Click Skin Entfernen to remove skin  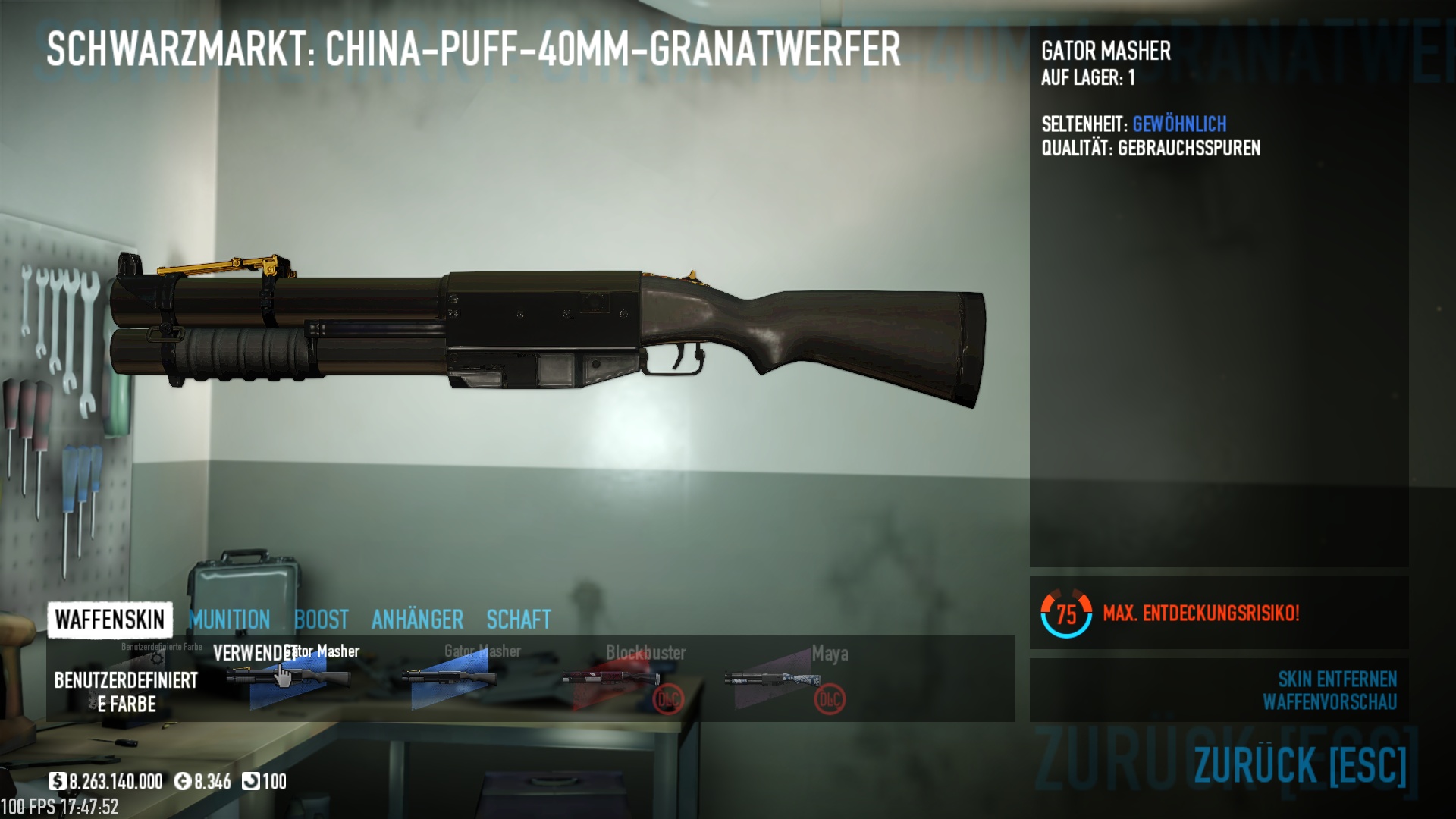coord(1337,679)
